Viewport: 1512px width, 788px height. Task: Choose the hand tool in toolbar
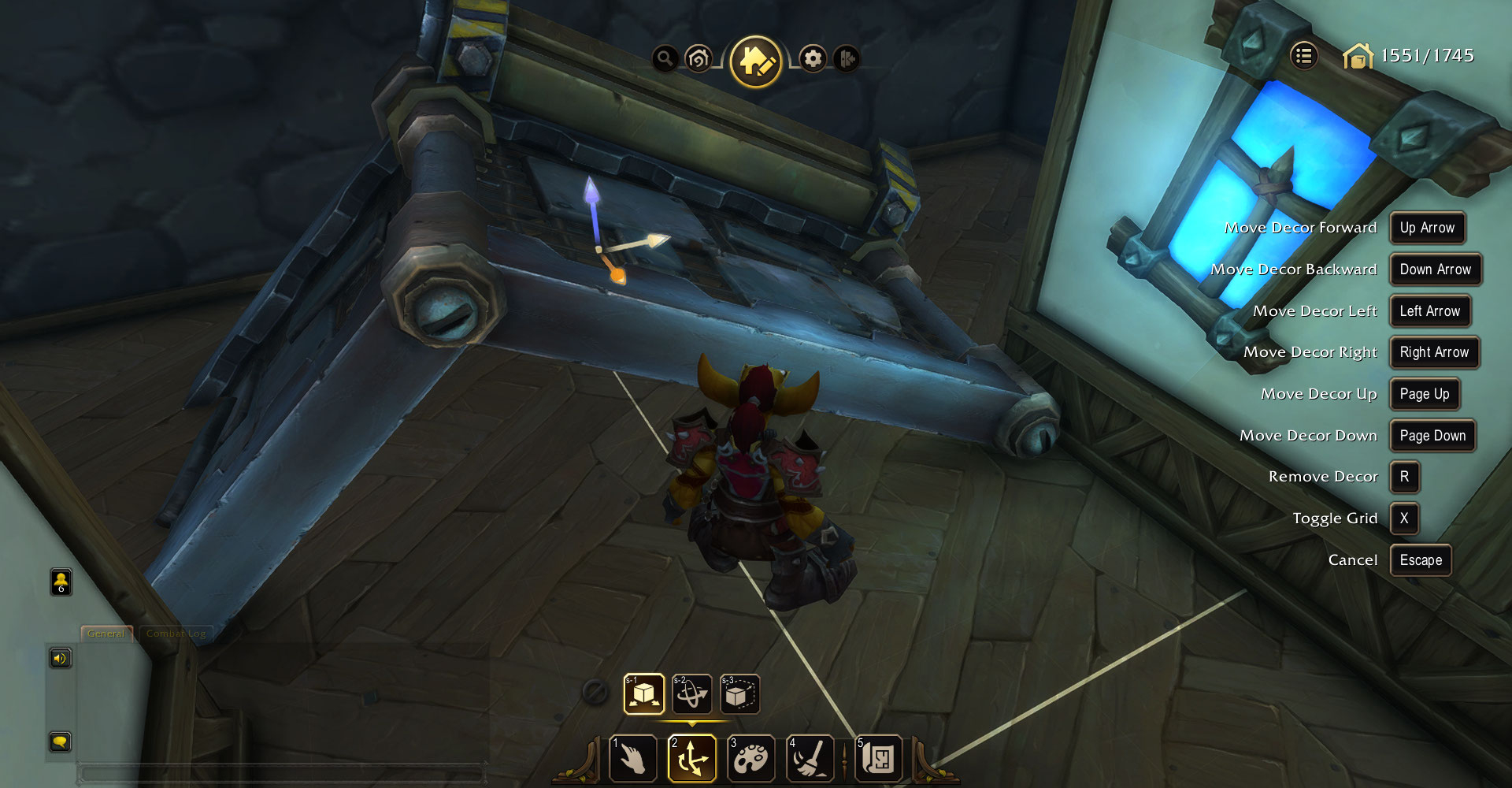pyautogui.click(x=633, y=758)
